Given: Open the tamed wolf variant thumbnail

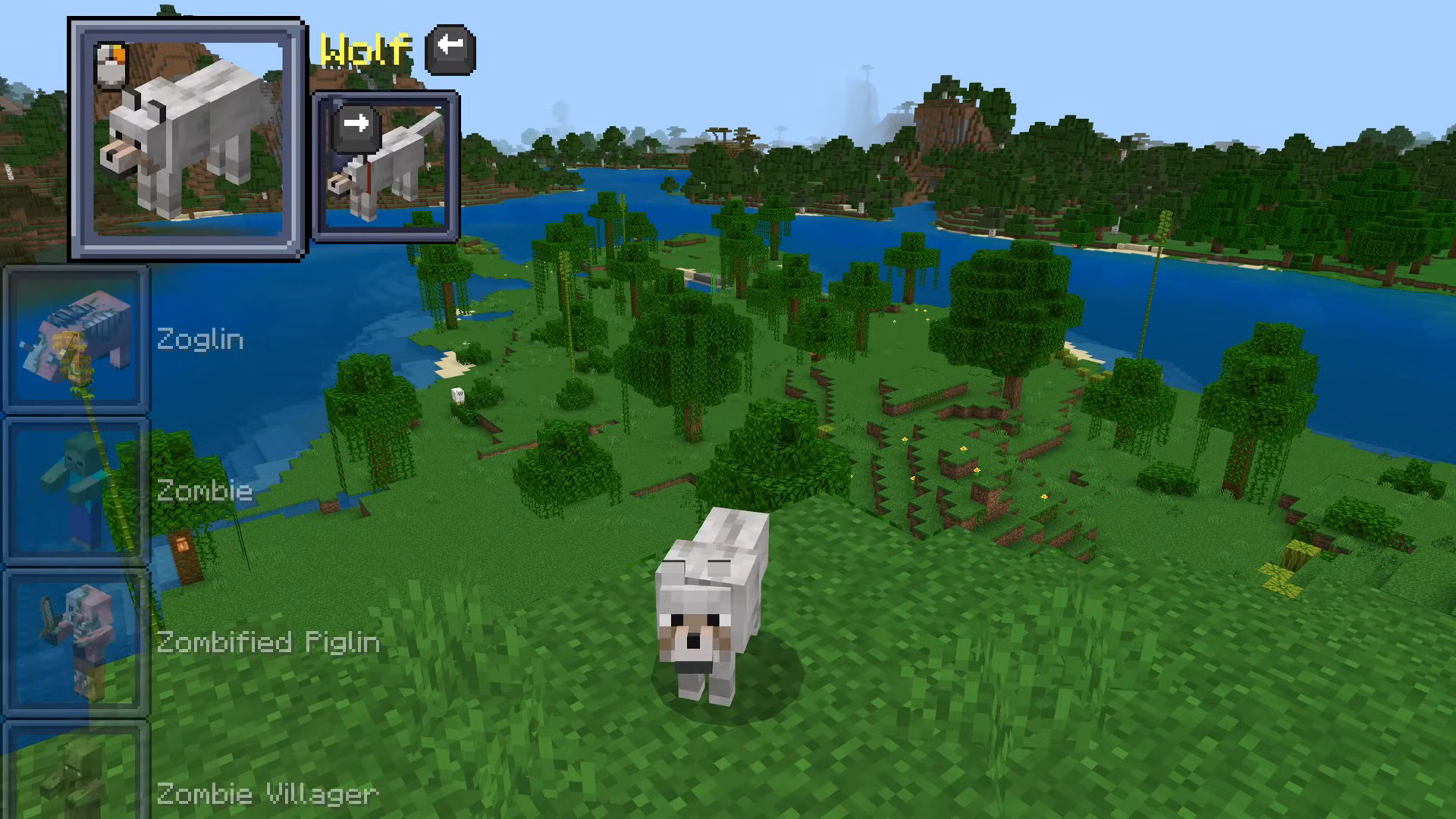Looking at the screenshot, I should point(385,167).
